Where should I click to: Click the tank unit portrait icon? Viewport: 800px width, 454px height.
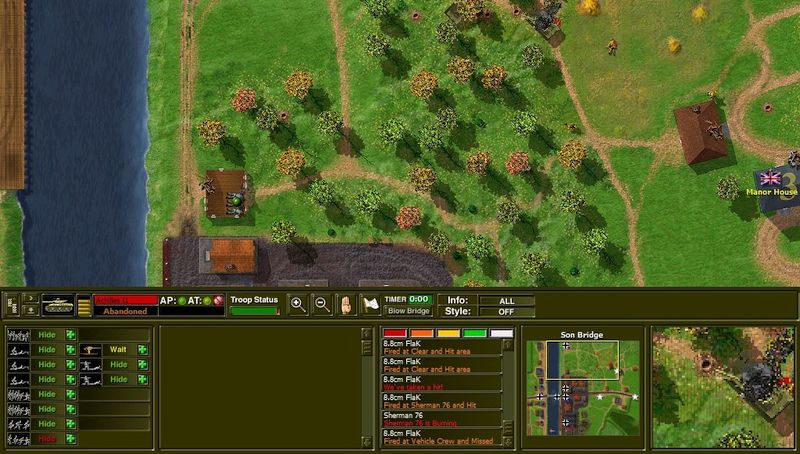click(55, 305)
